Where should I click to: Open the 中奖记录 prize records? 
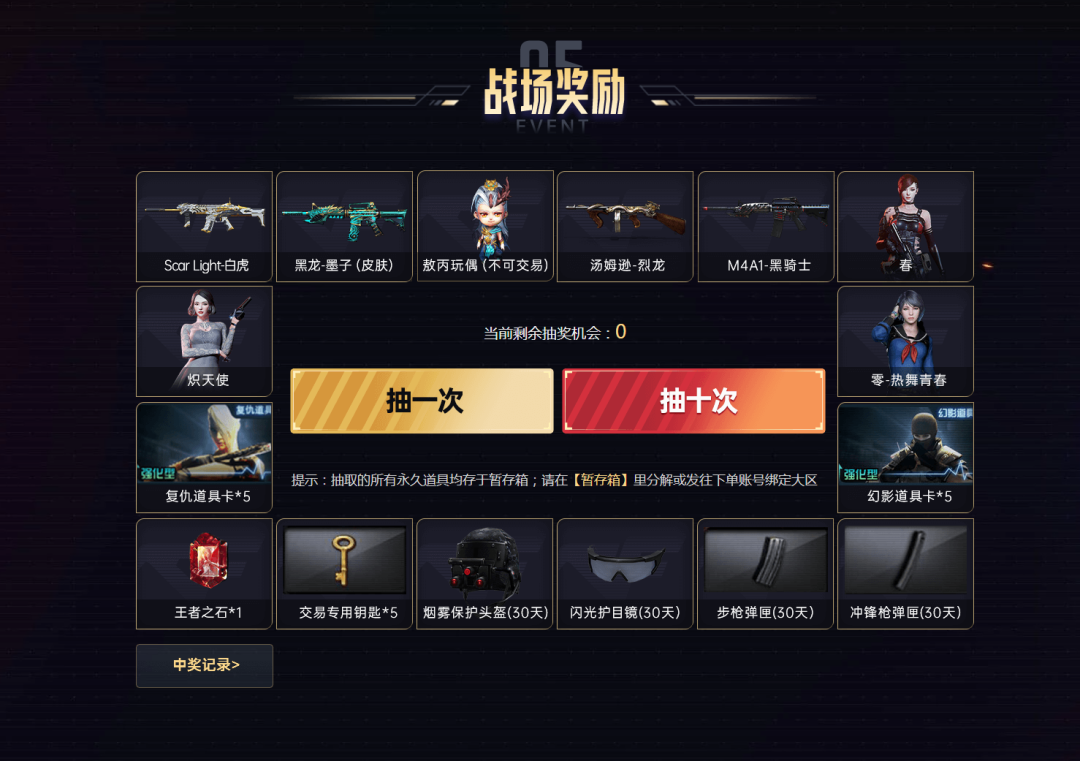205,665
